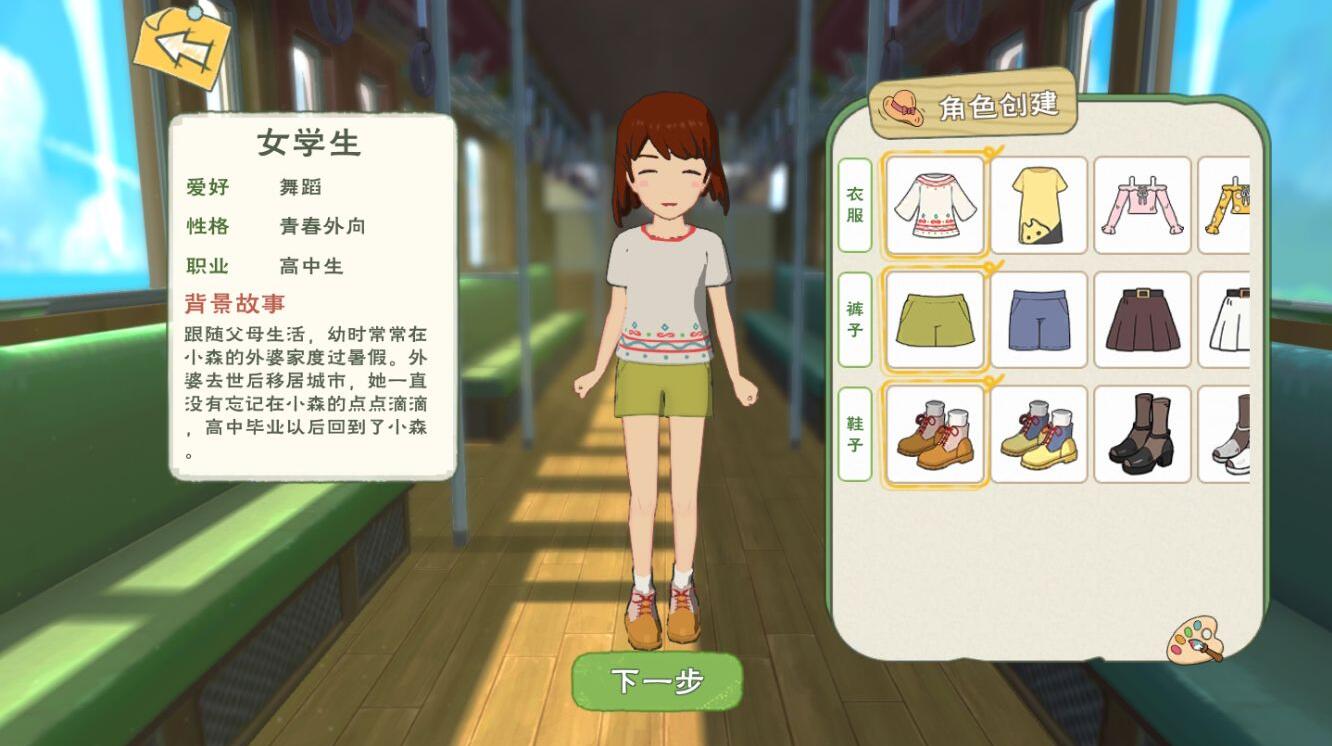1332x746 pixels.
Task: Click the straw hat icon beside 角色创建
Action: click(x=905, y=104)
